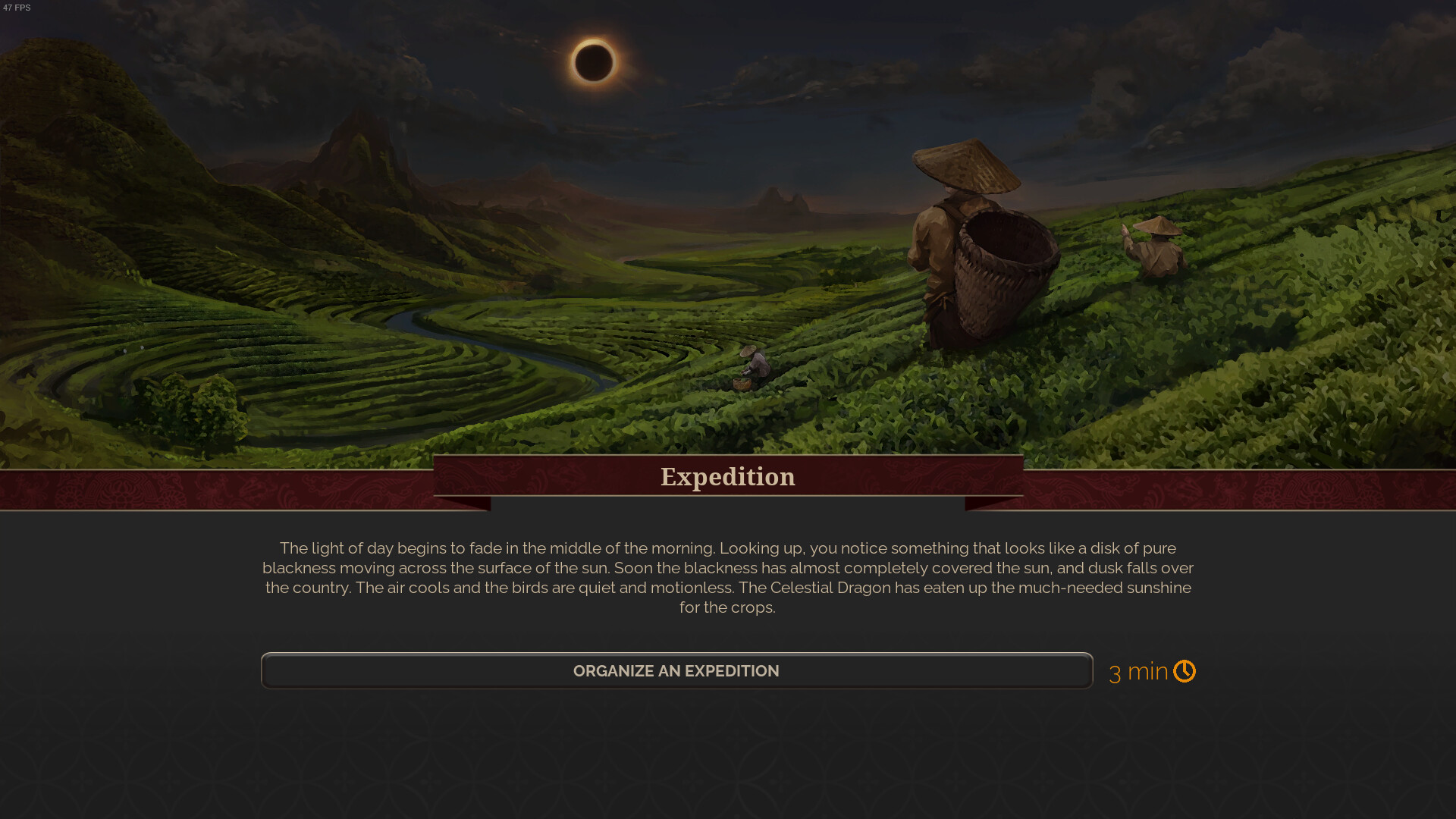Click the Expedition title banner

(x=728, y=476)
